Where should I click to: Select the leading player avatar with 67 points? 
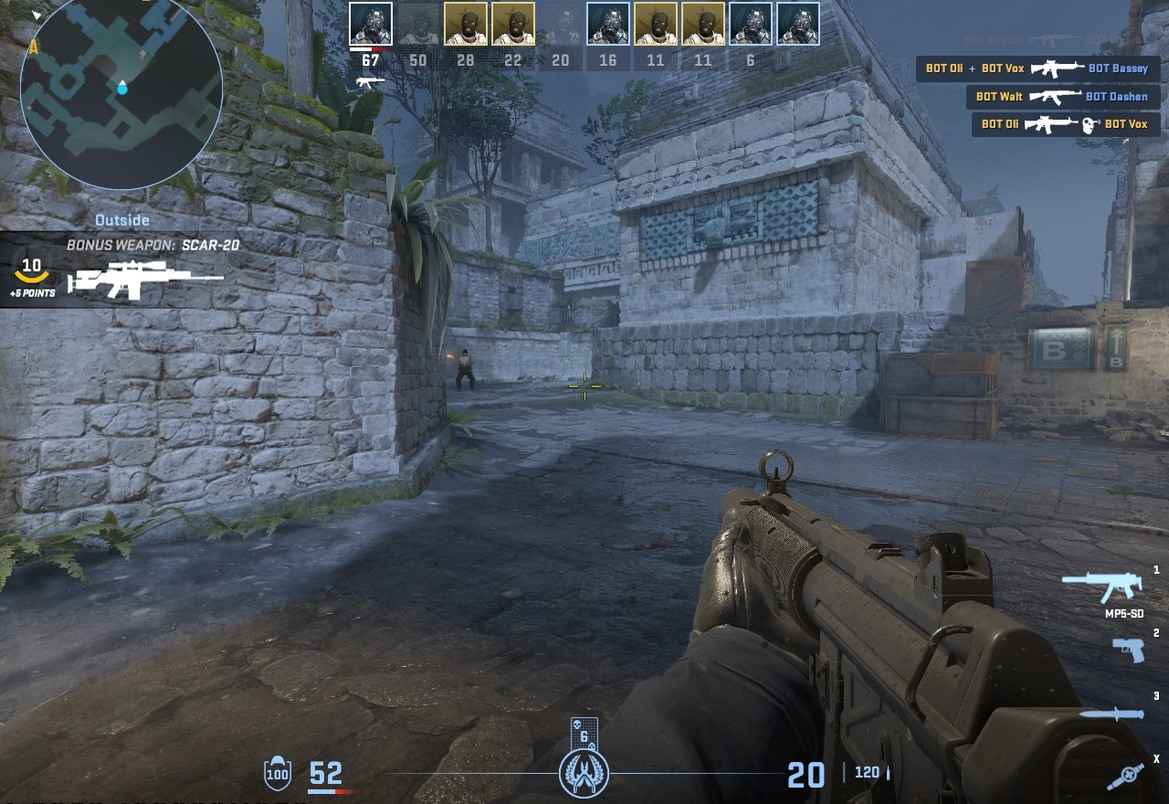tap(370, 24)
